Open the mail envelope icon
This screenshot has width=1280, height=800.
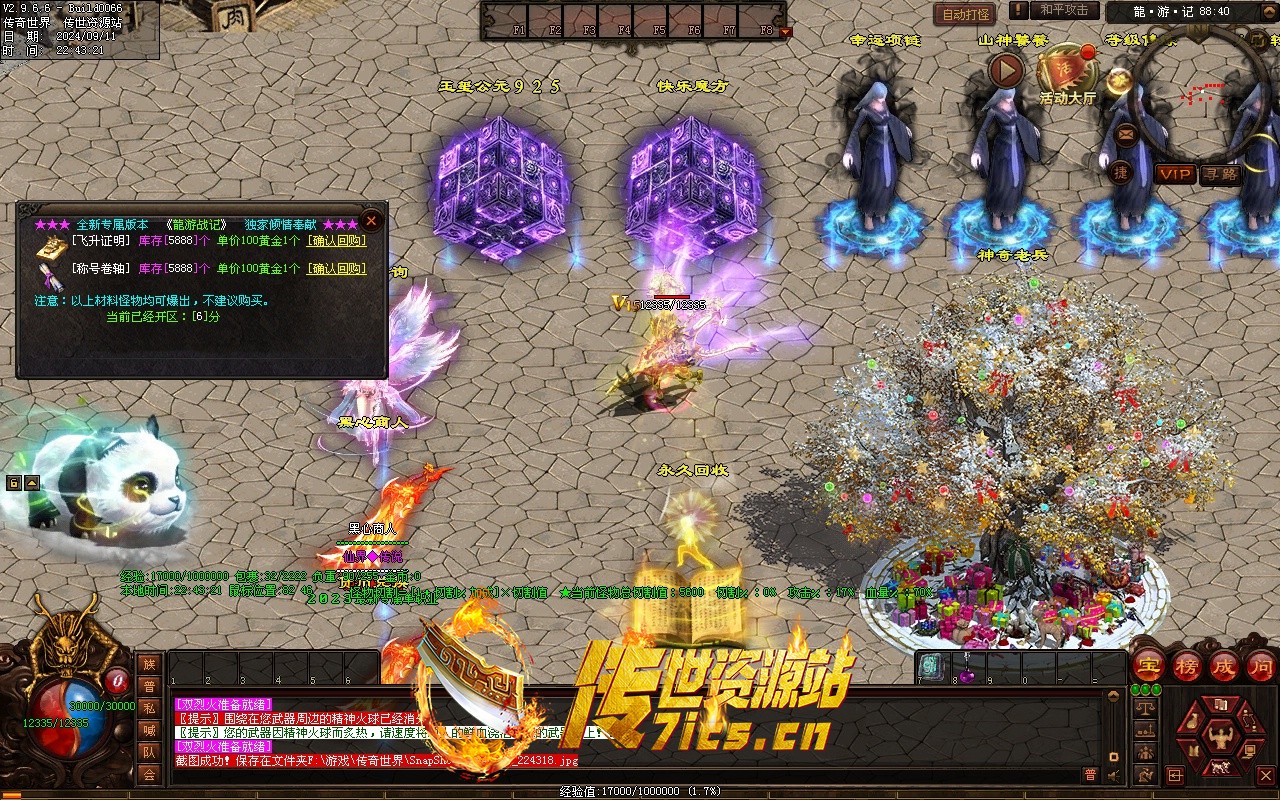(x=1126, y=133)
